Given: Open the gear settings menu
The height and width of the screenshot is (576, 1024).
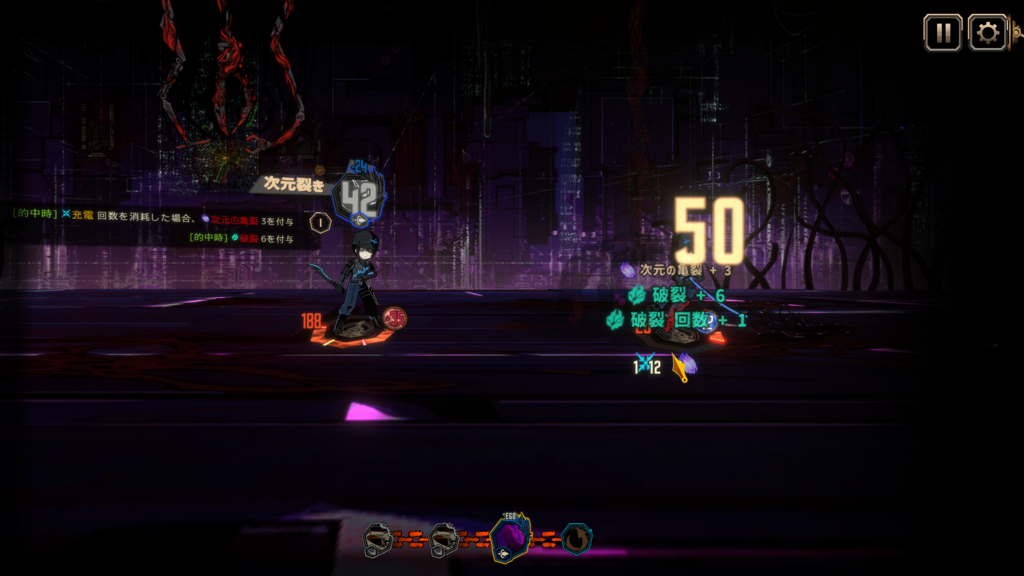Looking at the screenshot, I should (x=988, y=33).
